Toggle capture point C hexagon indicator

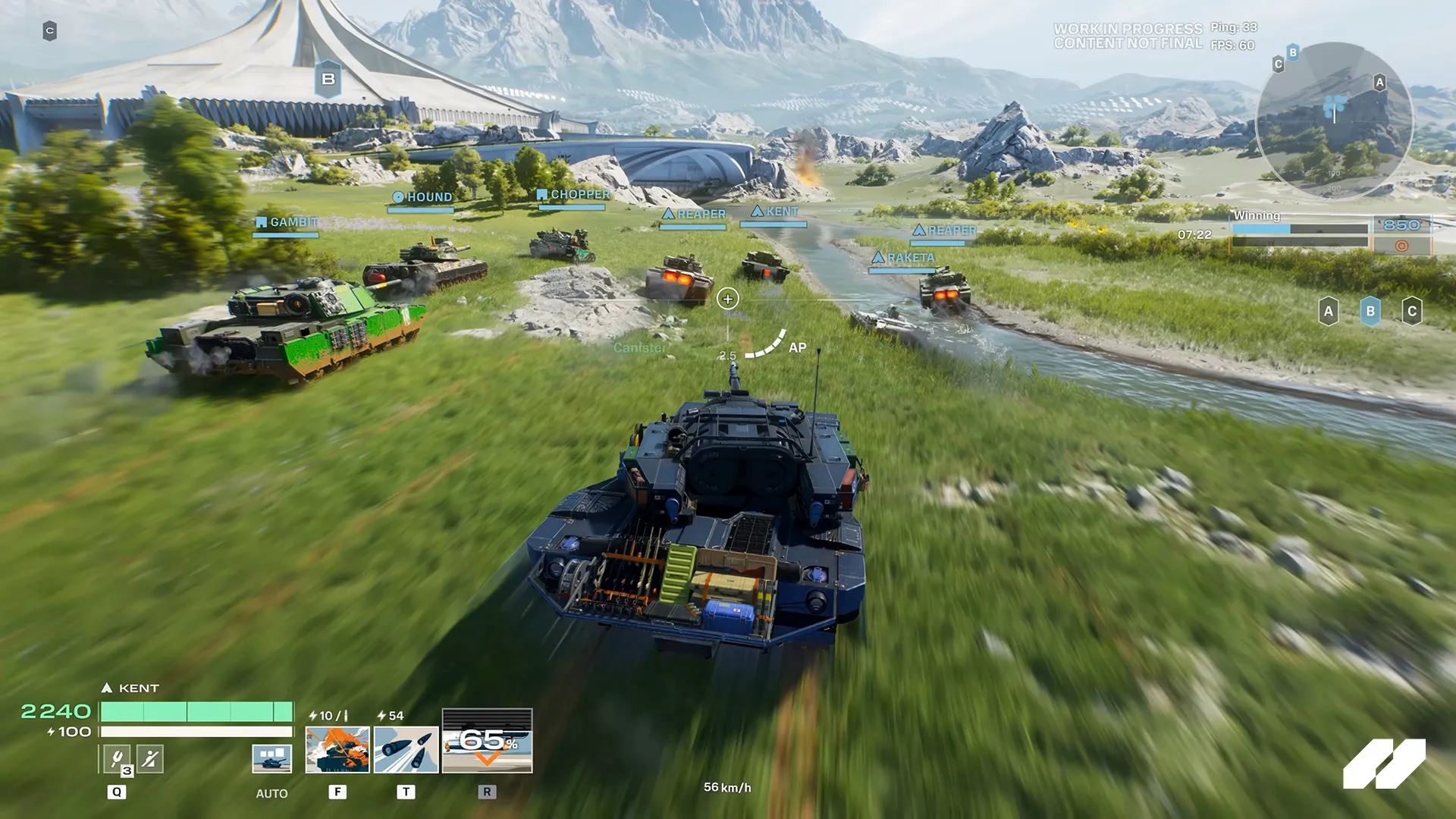coord(1412,312)
